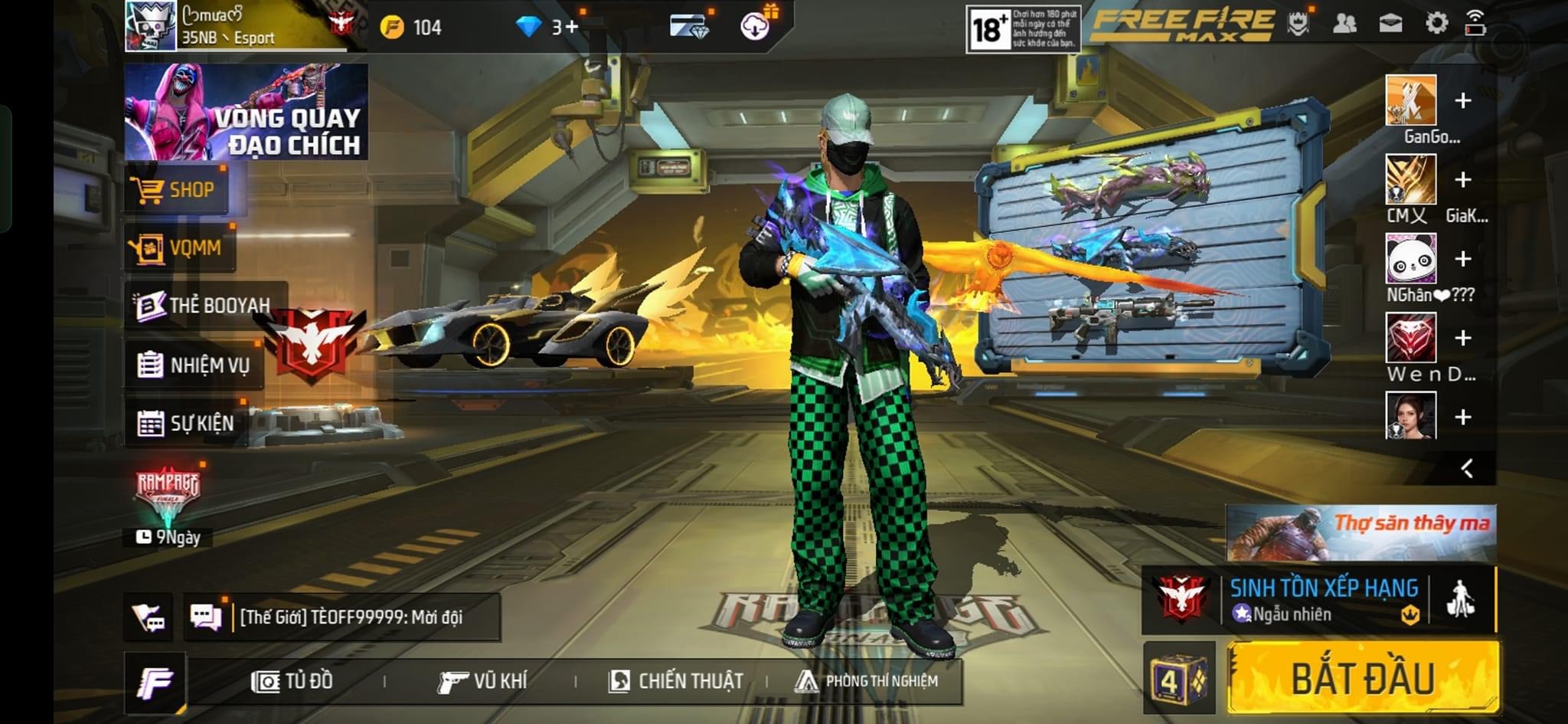1568x724 pixels.
Task: Open THẺ BOOYAH pass
Action: (x=204, y=305)
